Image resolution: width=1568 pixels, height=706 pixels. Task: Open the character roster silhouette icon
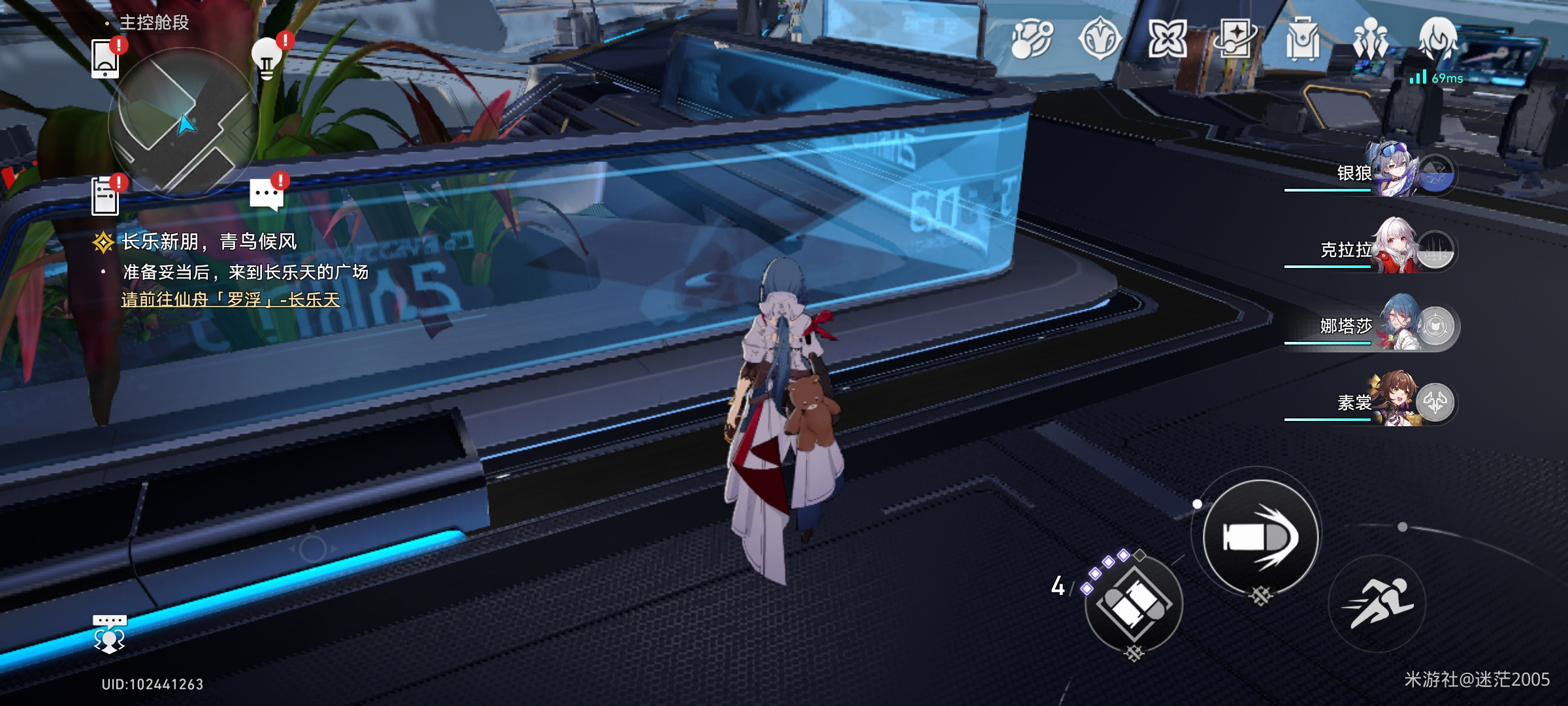pos(1370,39)
